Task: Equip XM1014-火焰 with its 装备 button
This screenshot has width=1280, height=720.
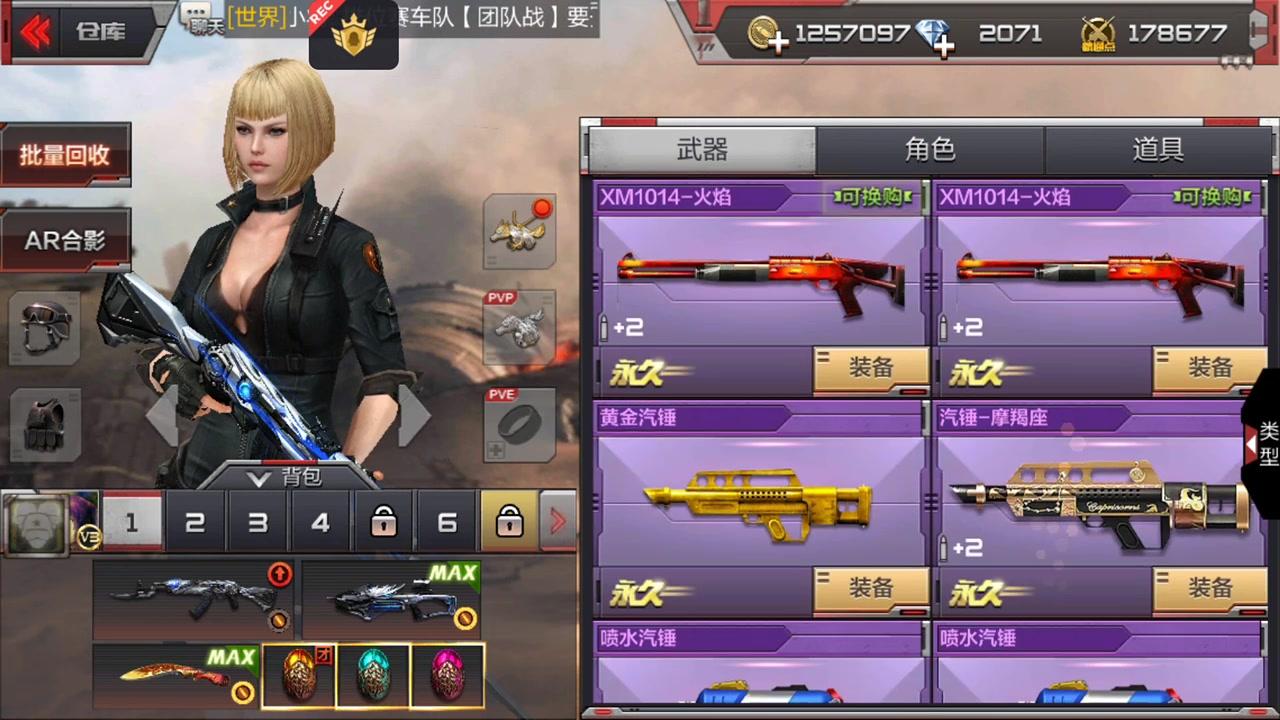Action: tap(870, 369)
